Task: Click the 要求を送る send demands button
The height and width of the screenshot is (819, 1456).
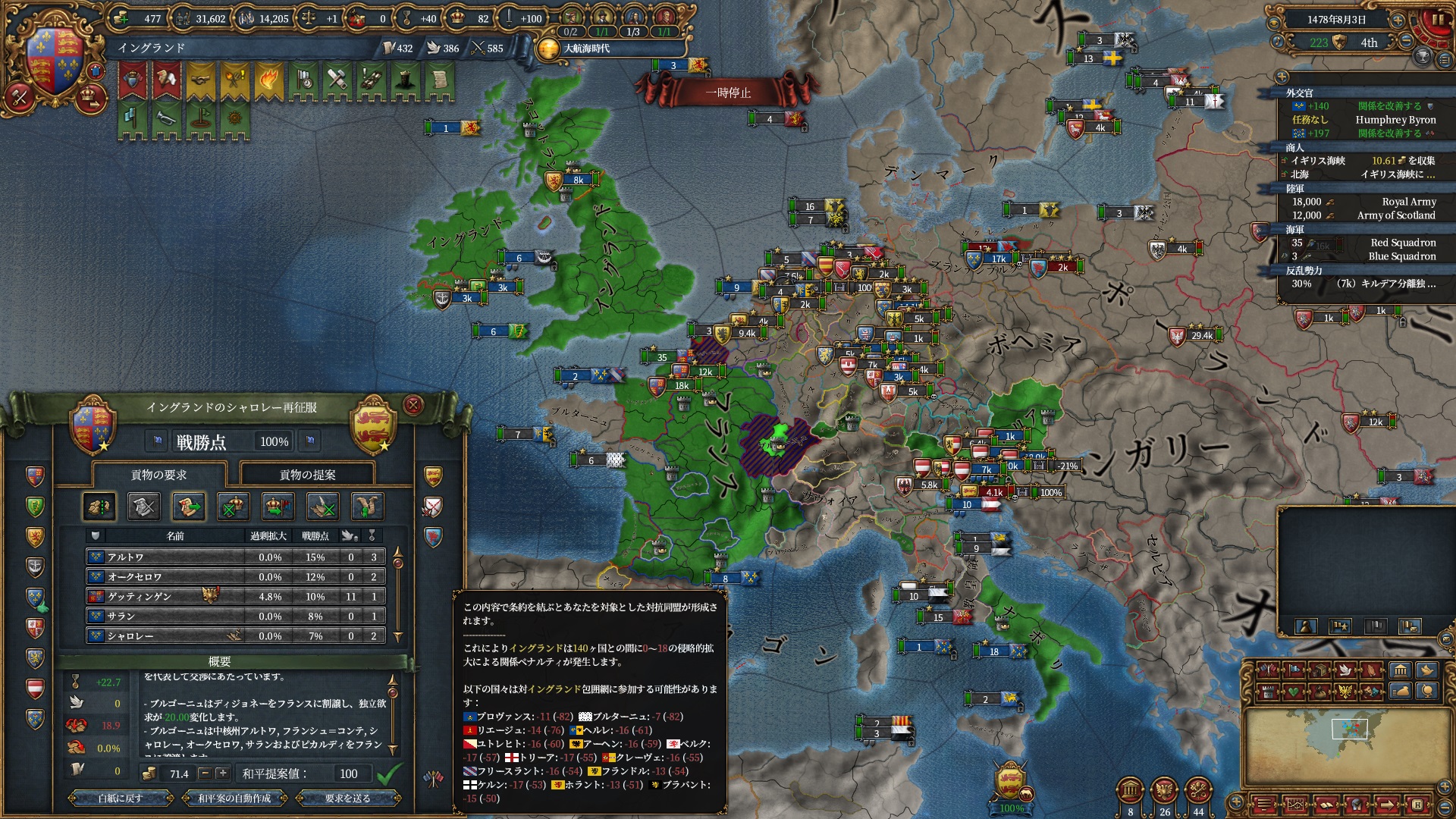Action: (x=348, y=799)
